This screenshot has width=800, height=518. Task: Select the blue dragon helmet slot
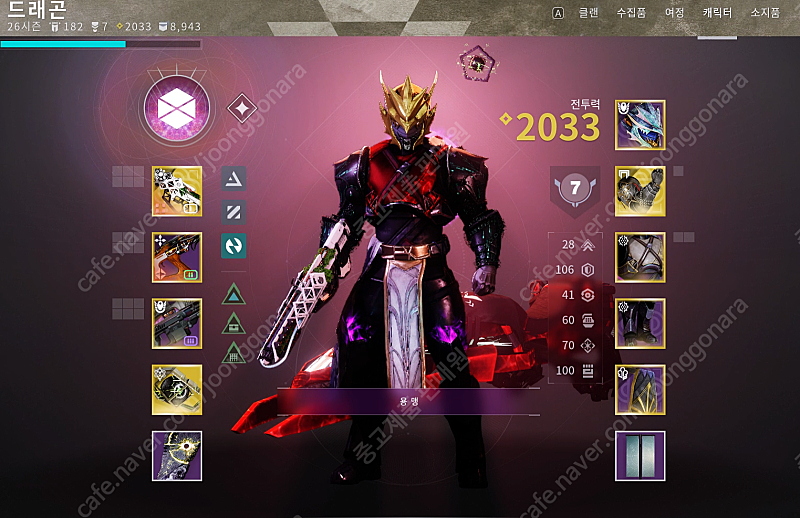coord(640,125)
